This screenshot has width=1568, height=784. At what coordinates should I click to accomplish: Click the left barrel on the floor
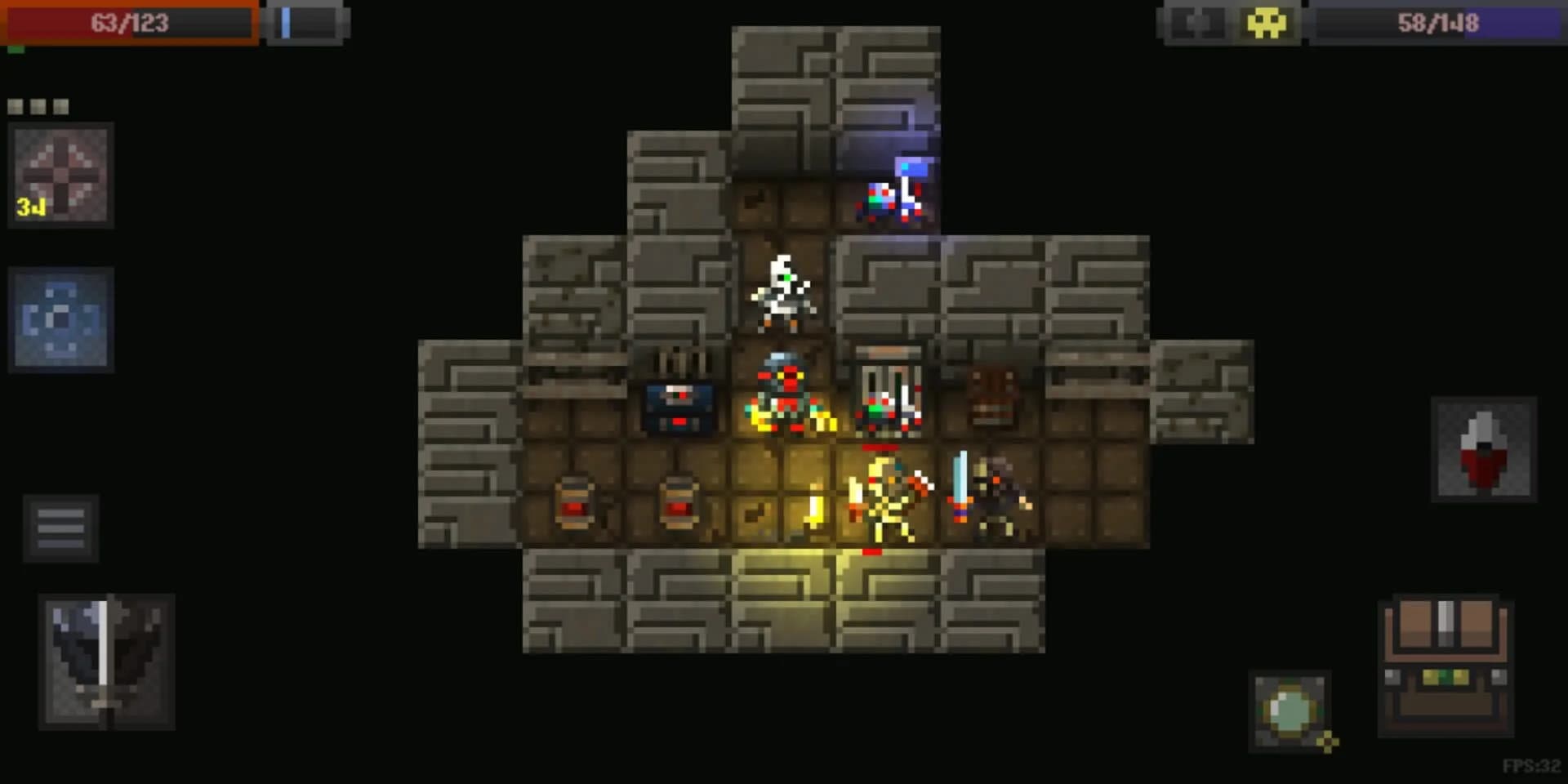[x=577, y=501]
